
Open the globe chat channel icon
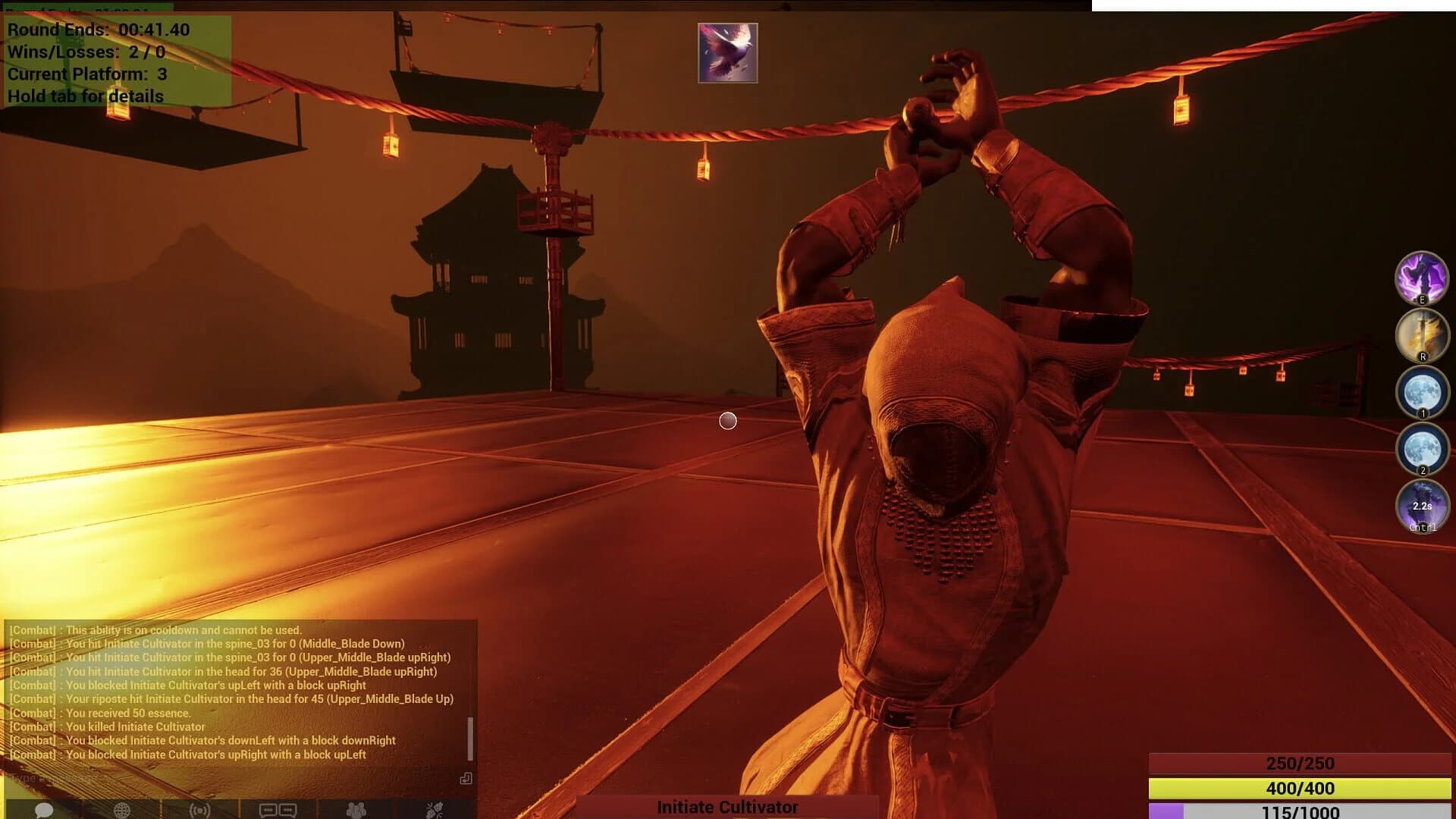(x=121, y=810)
